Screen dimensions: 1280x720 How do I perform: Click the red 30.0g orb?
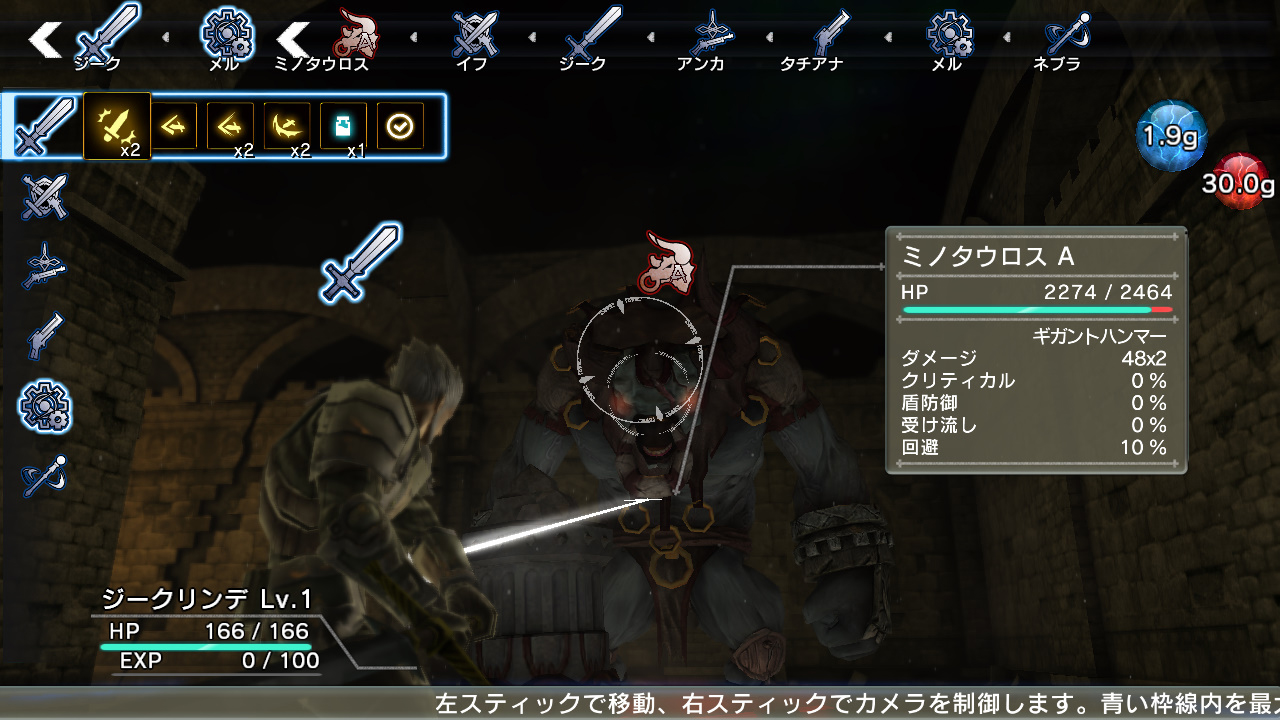coord(1240,182)
